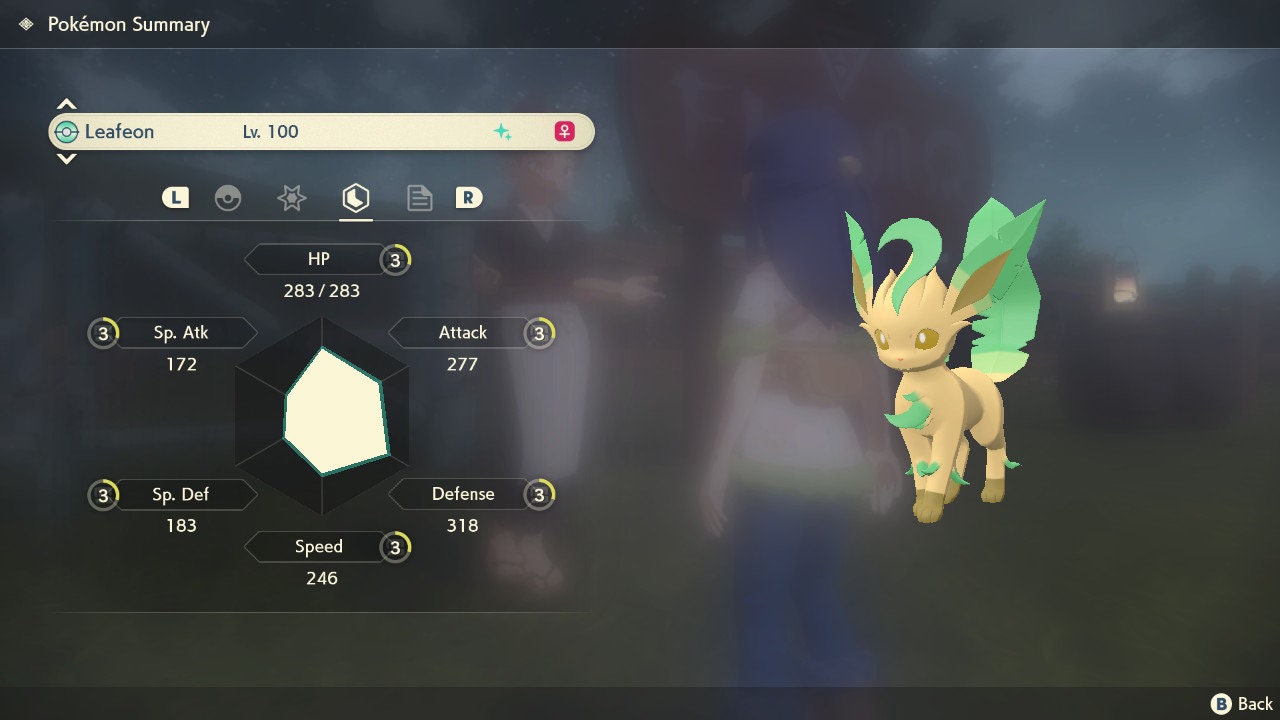Image resolution: width=1280 pixels, height=720 pixels.
Task: Click the HP effort level 3 badge
Action: [x=395, y=260]
